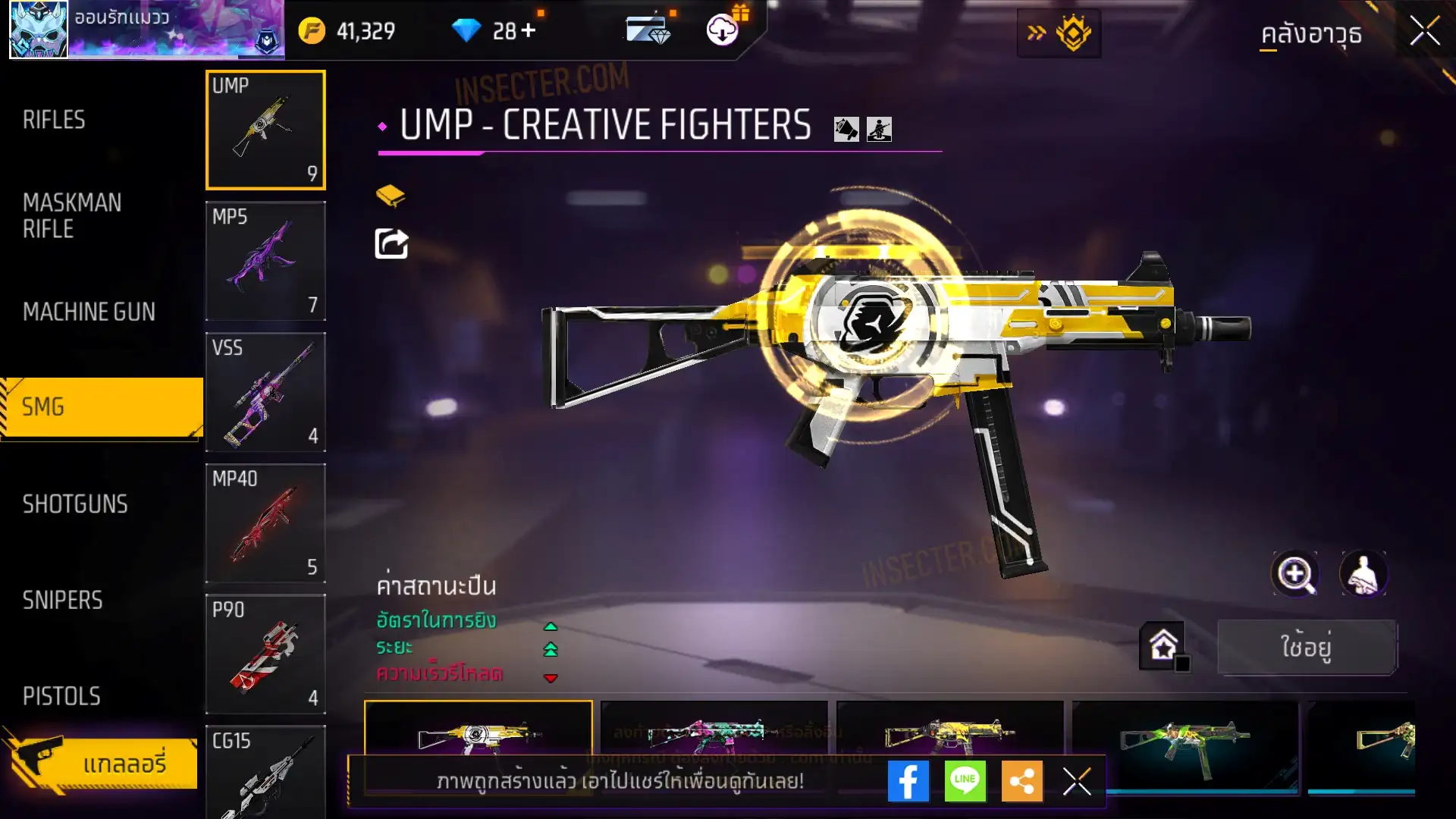This screenshot has width=1456, height=819.
Task: Pick the P90 weapon tile
Action: pyautogui.click(x=265, y=654)
